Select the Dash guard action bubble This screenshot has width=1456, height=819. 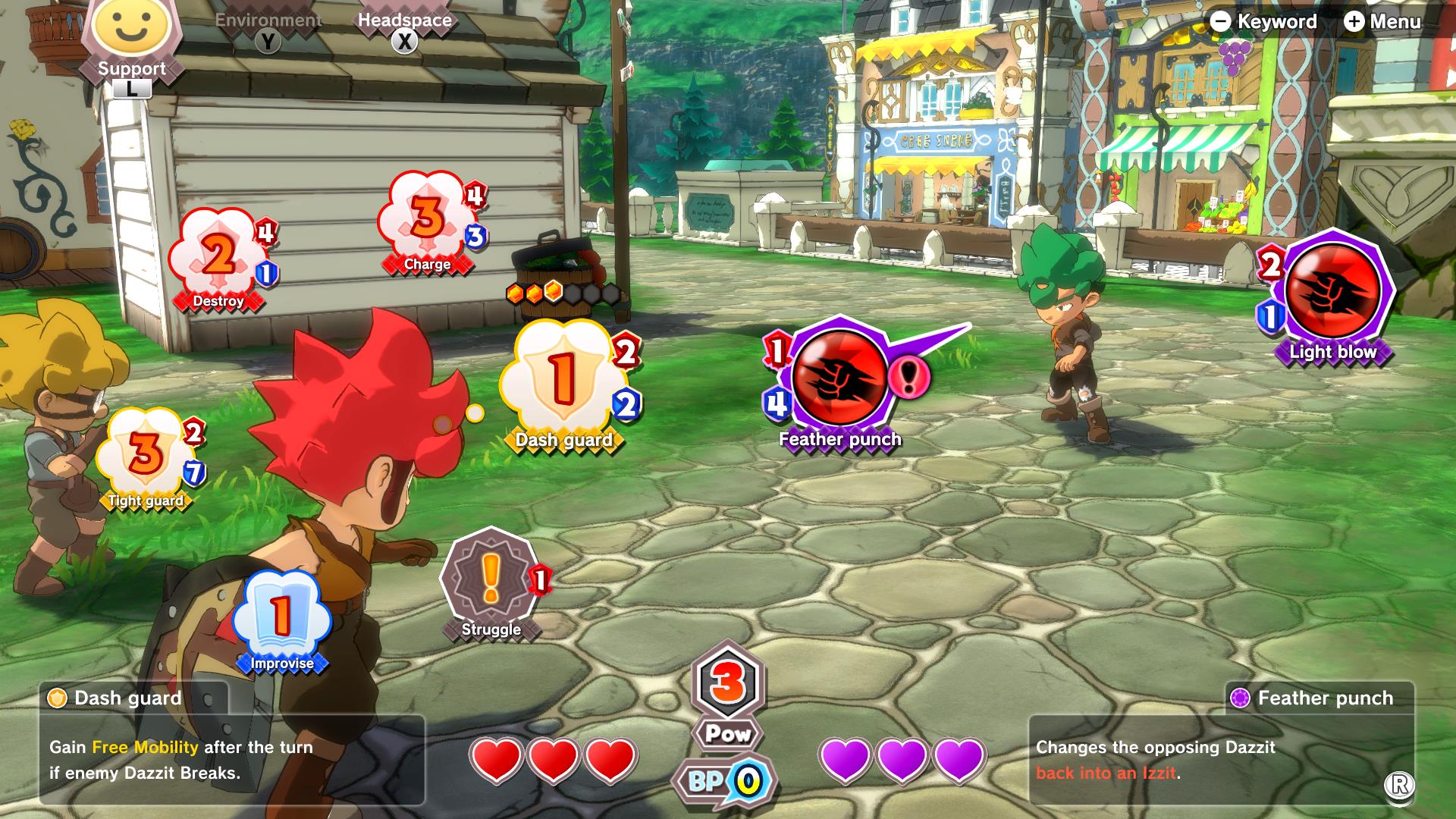562,379
